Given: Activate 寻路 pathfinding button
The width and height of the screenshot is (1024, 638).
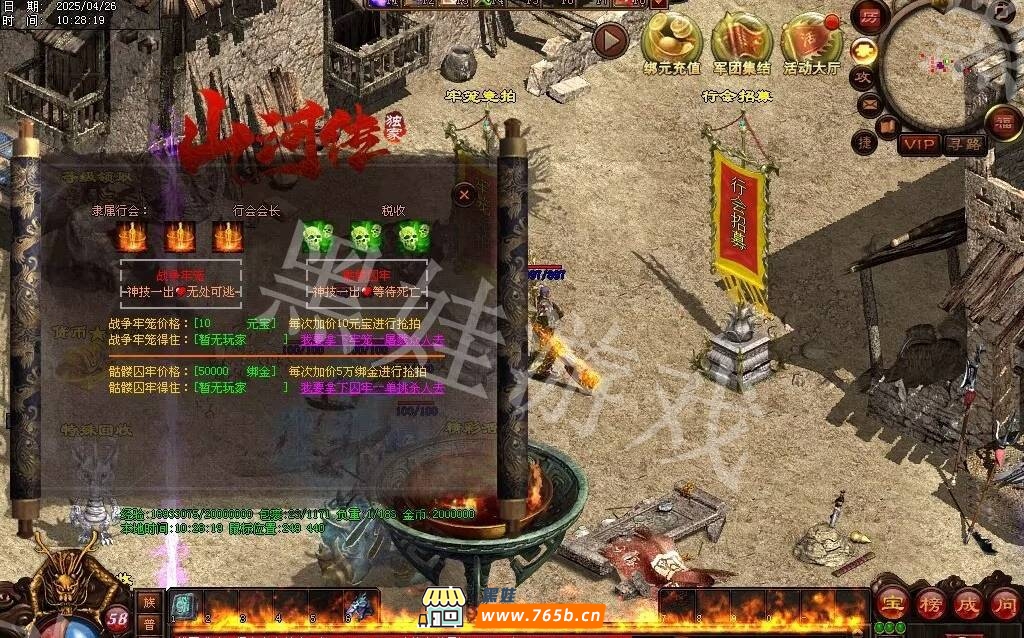Looking at the screenshot, I should coord(964,144).
